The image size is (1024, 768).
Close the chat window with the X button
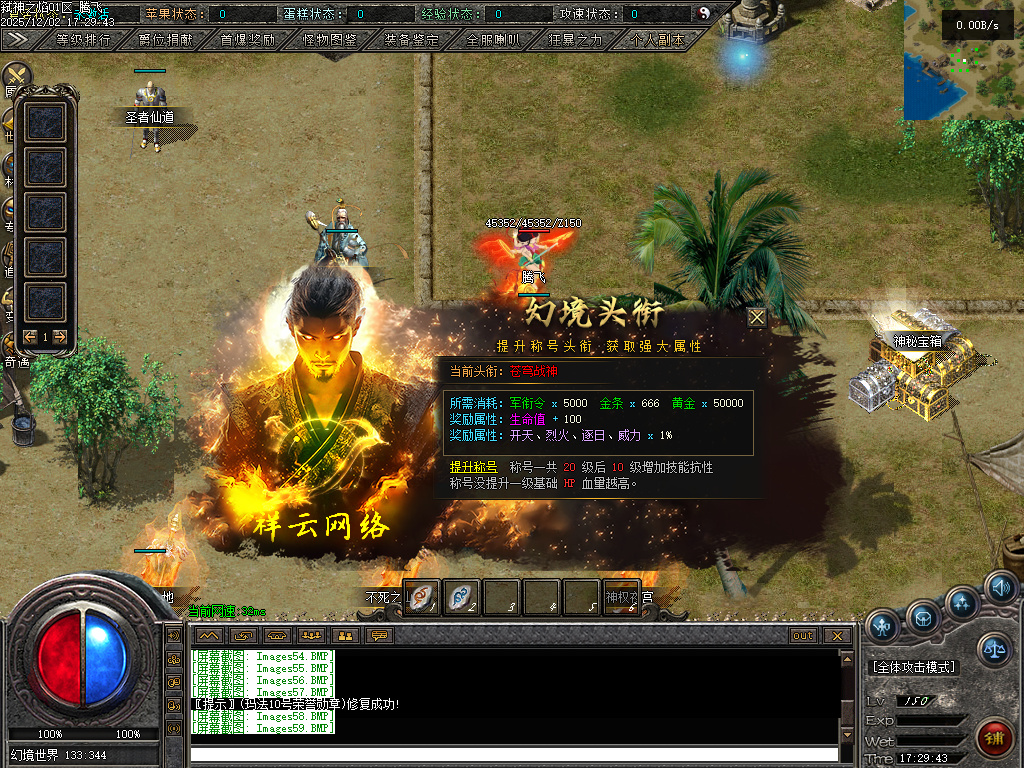click(837, 636)
